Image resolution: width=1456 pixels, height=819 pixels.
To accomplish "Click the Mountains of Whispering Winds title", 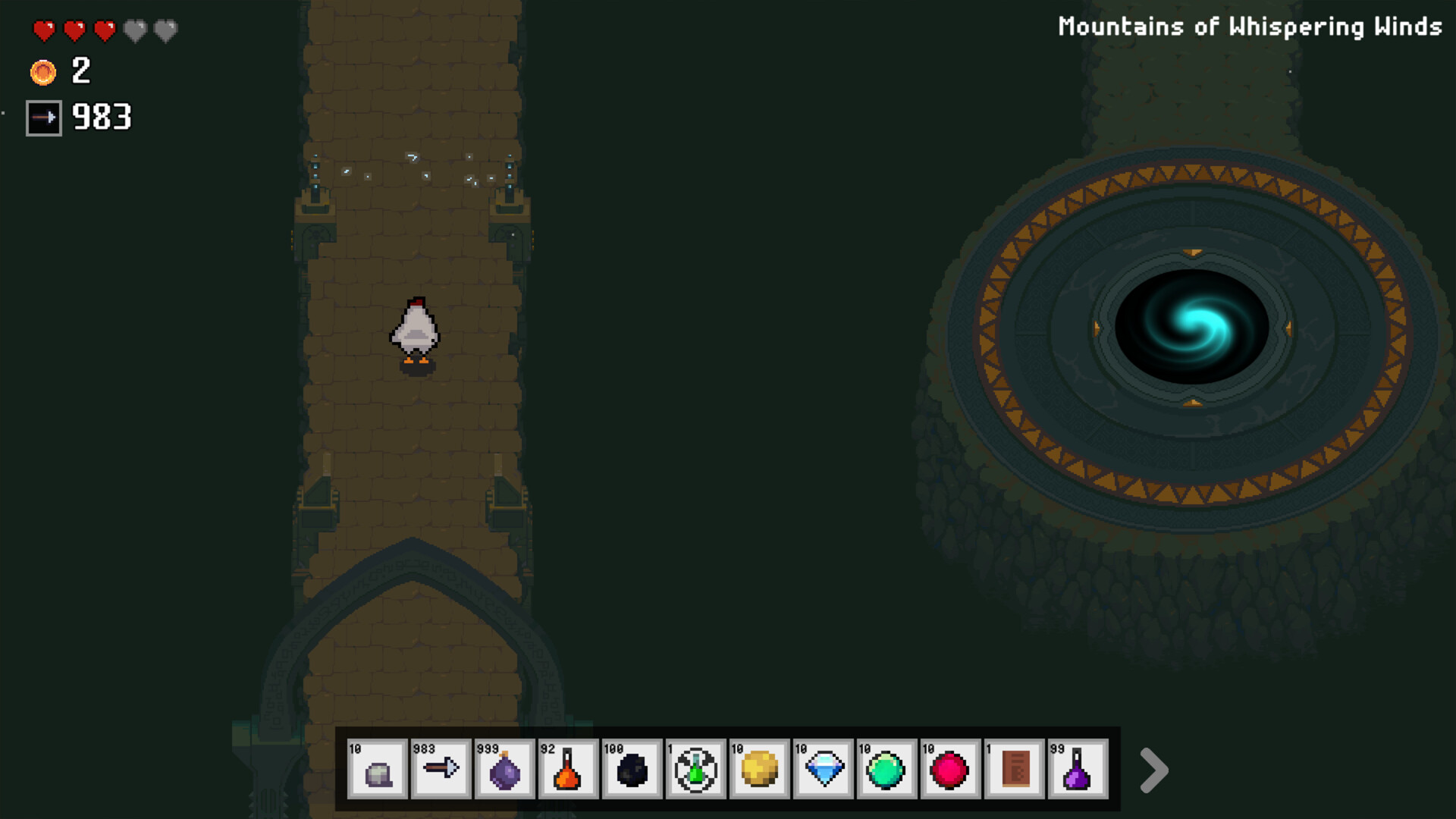I will point(1249,26).
